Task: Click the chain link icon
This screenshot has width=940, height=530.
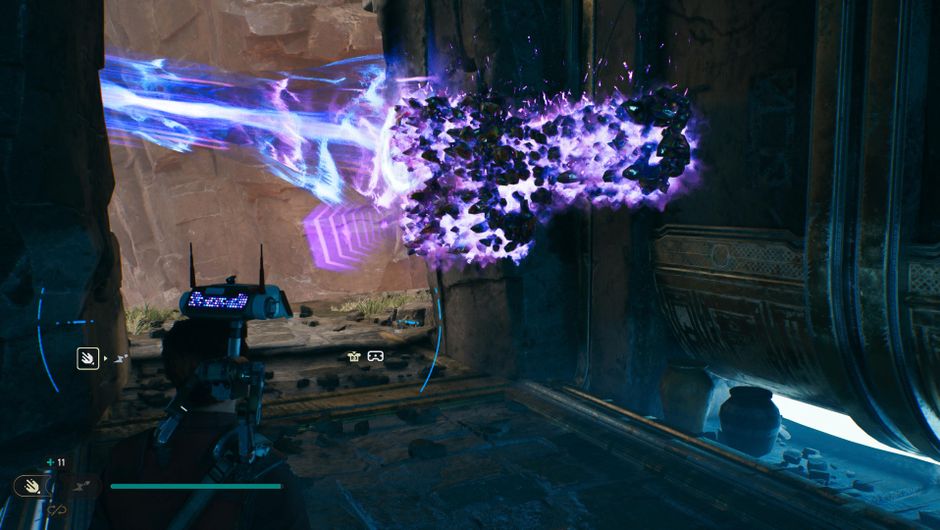Action: [56, 510]
